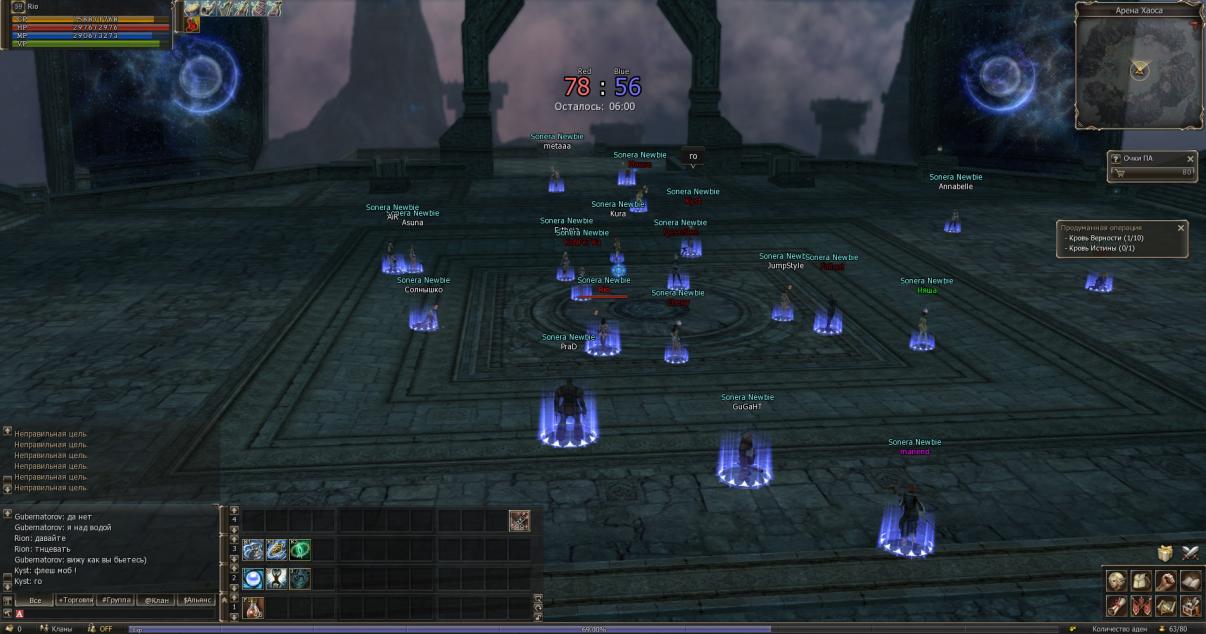Switch to the @Клан chat channel
This screenshot has height=634, width=1206.
[x=155, y=600]
